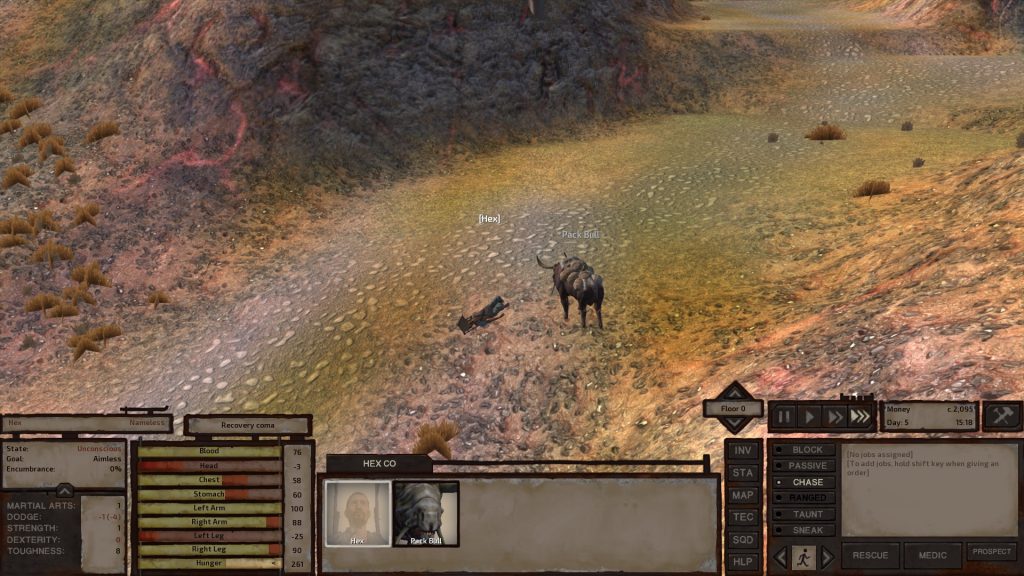This screenshot has width=1024, height=576.
Task: Pause the game speed
Action: point(784,416)
